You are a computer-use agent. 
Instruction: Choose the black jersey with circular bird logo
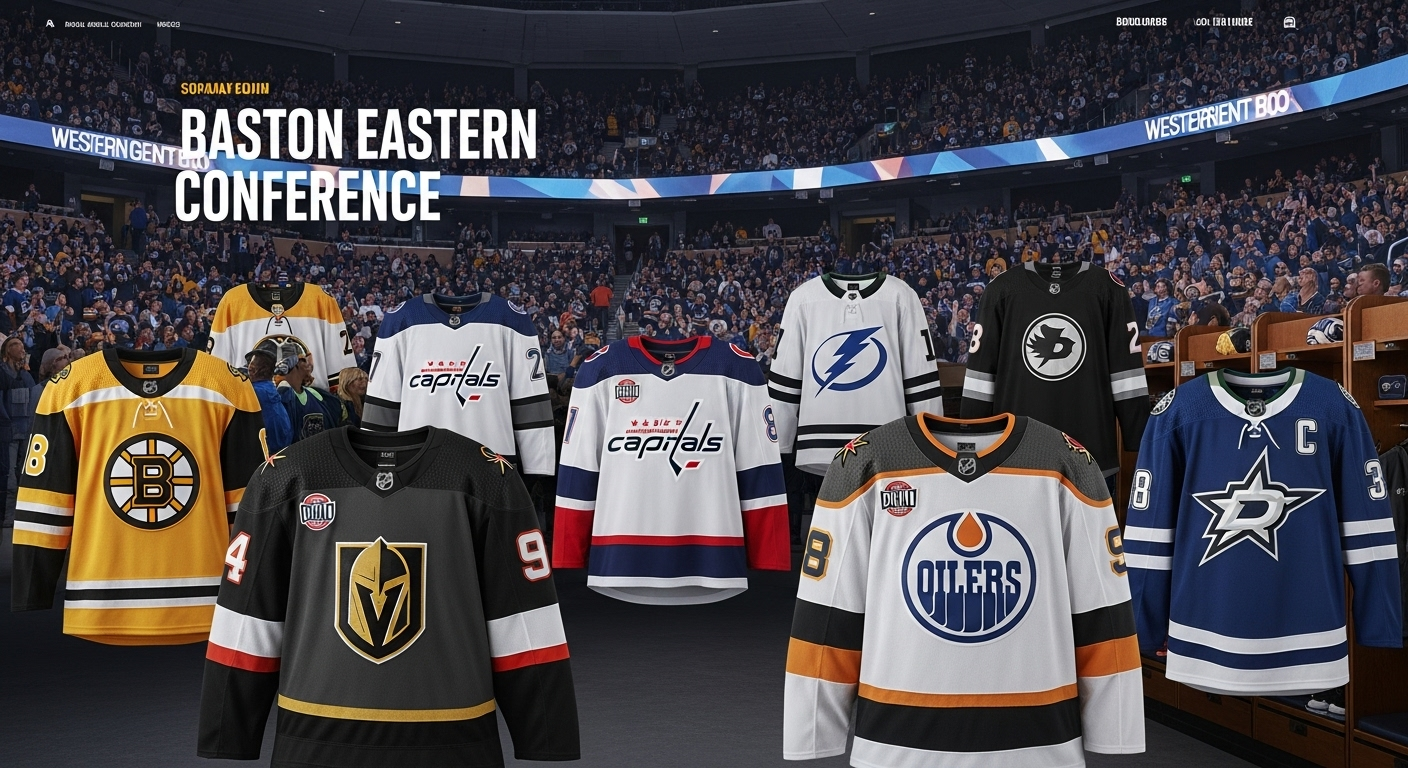[1053, 350]
